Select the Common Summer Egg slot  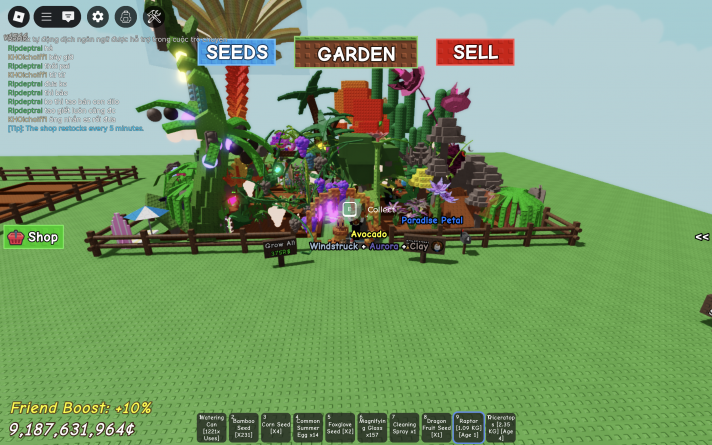click(x=308, y=427)
